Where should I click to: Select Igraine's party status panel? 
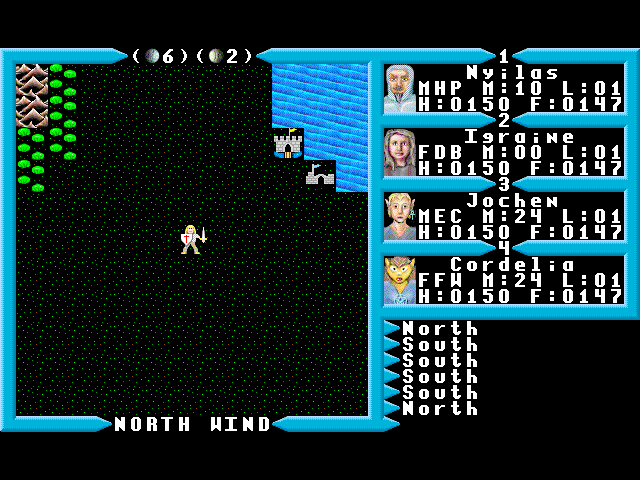504,152
